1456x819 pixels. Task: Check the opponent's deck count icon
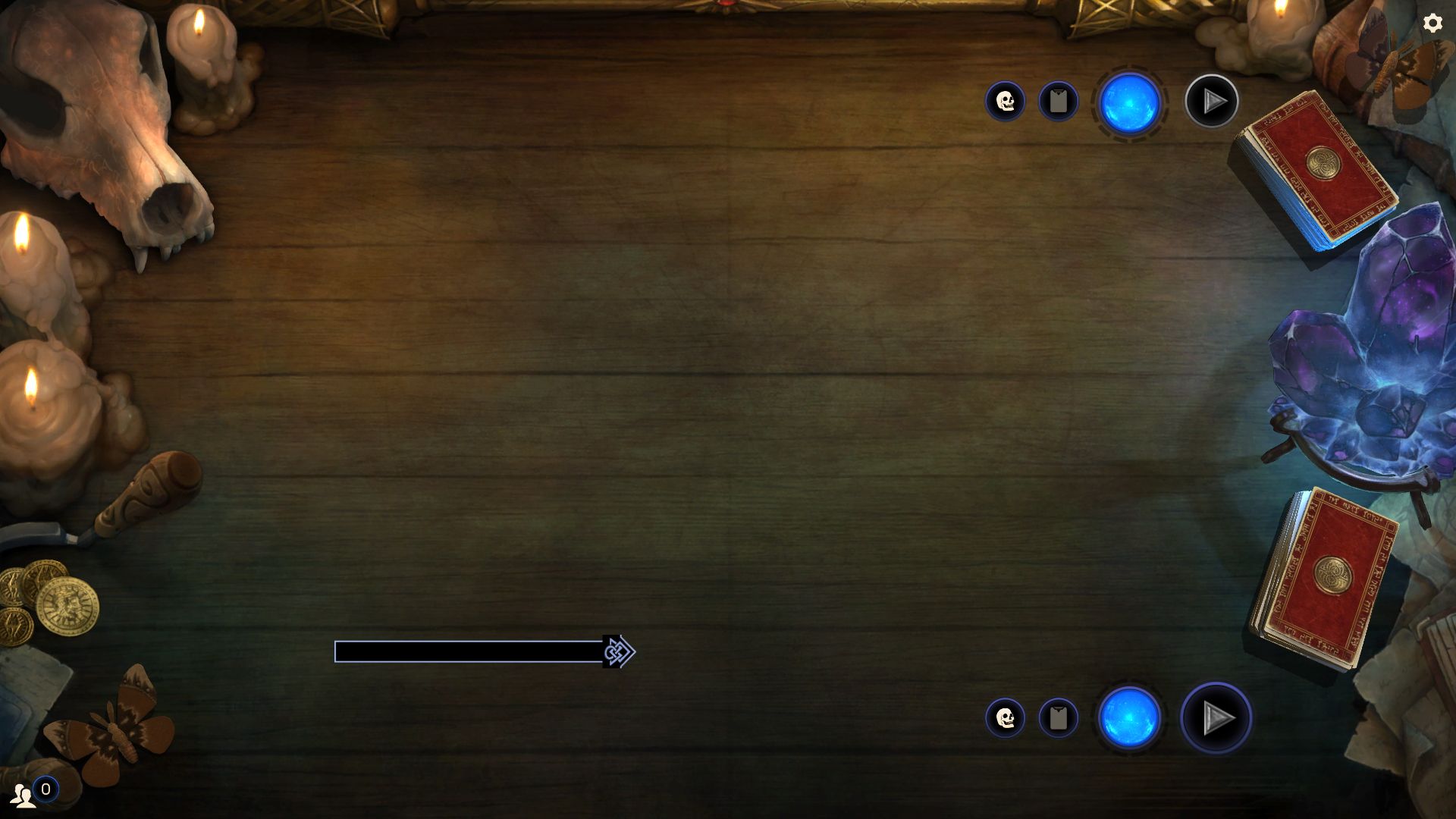click(1059, 100)
